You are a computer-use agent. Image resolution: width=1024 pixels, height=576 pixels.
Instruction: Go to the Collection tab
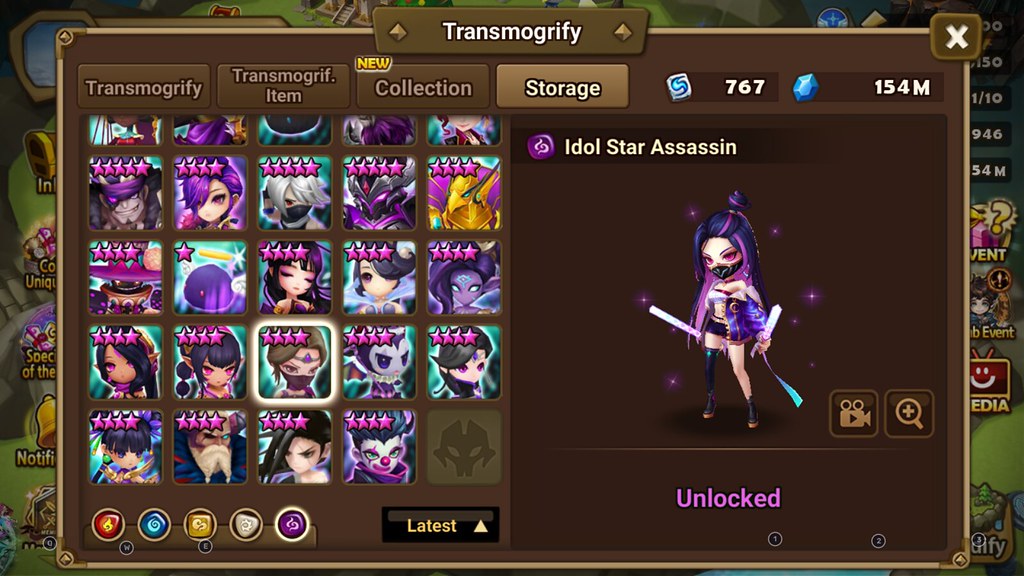(x=423, y=88)
